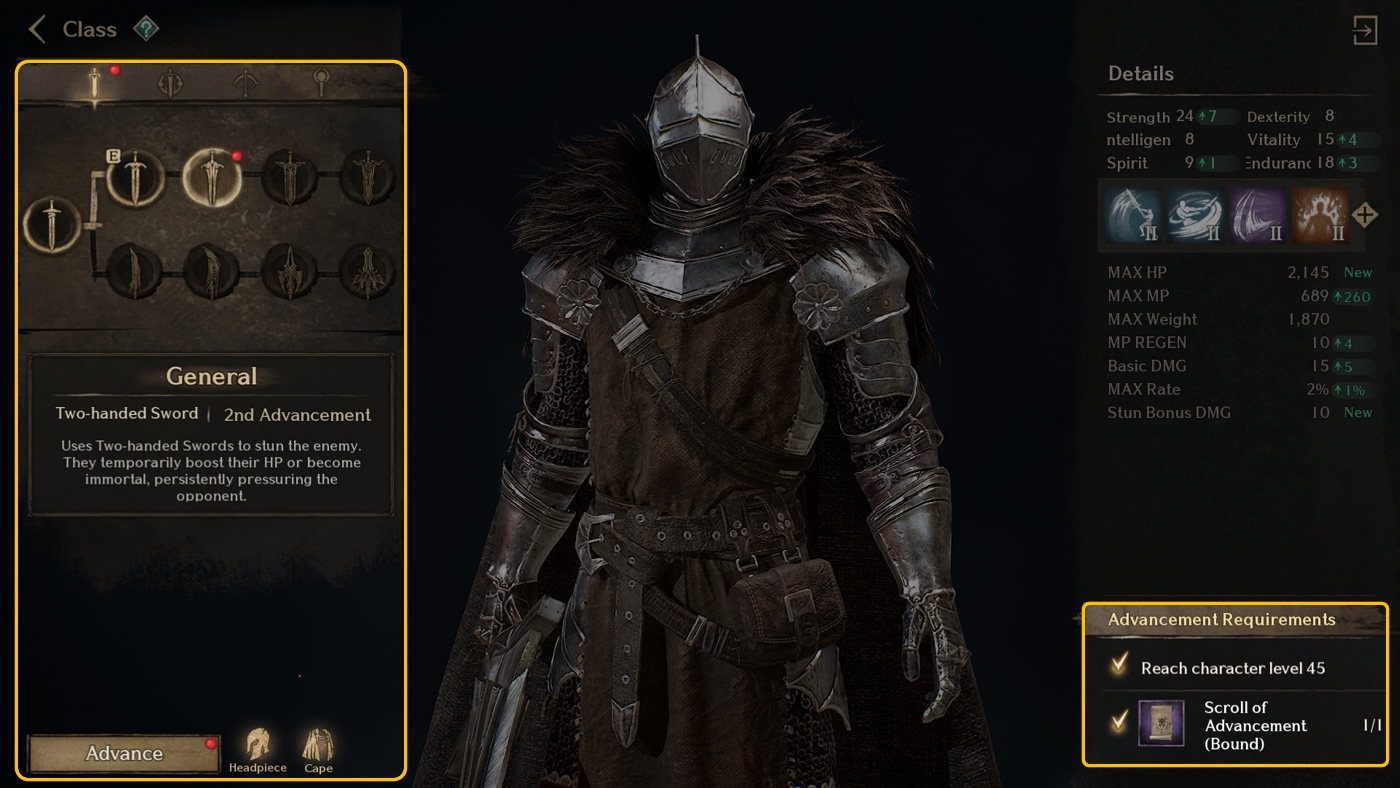Select the spinning sword sweep skill icon
Image resolution: width=1400 pixels, height=788 pixels.
coord(1196,214)
